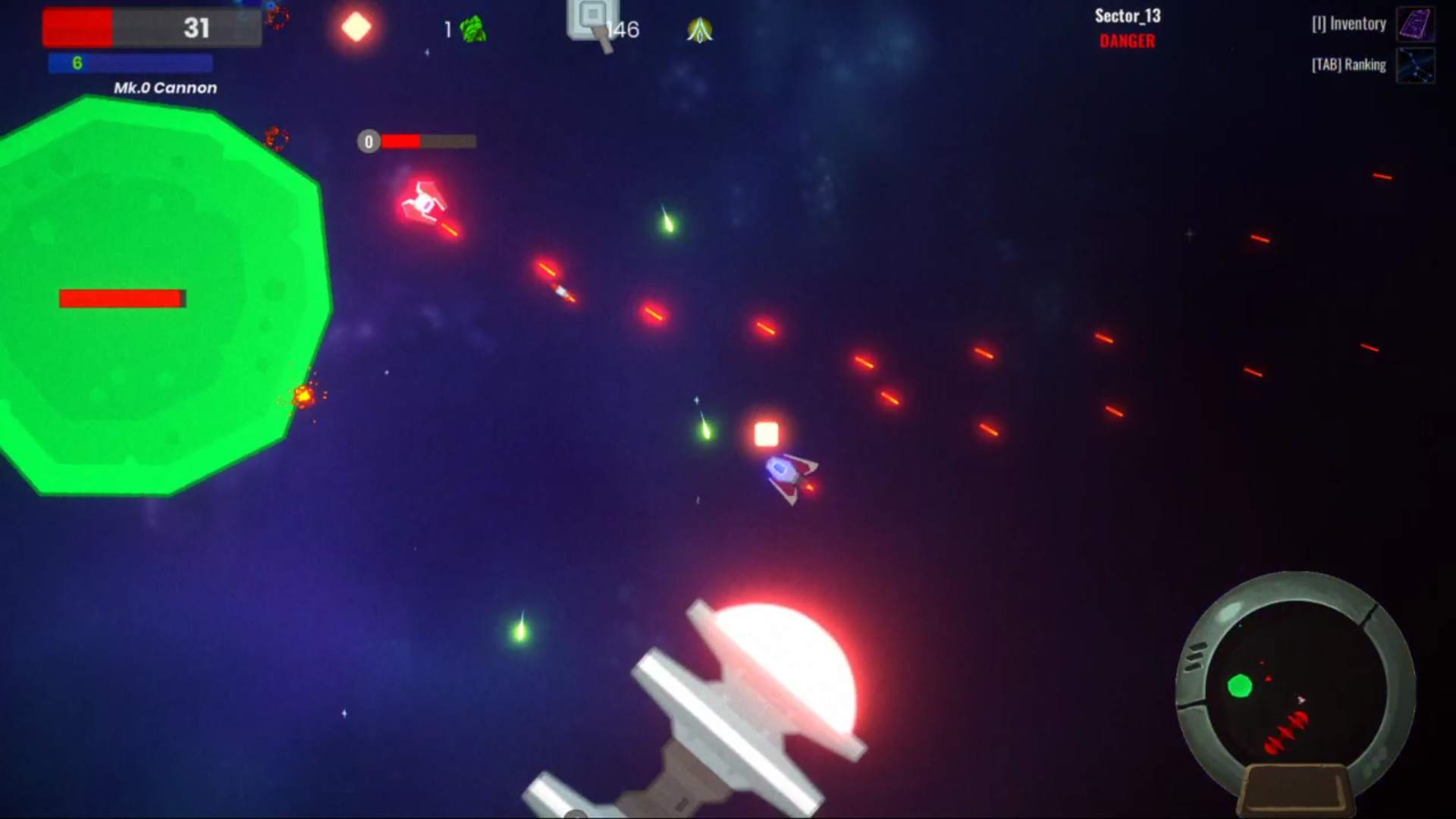Screen dimensions: 1456x819
Task: Click the green planet health bar
Action: (121, 298)
